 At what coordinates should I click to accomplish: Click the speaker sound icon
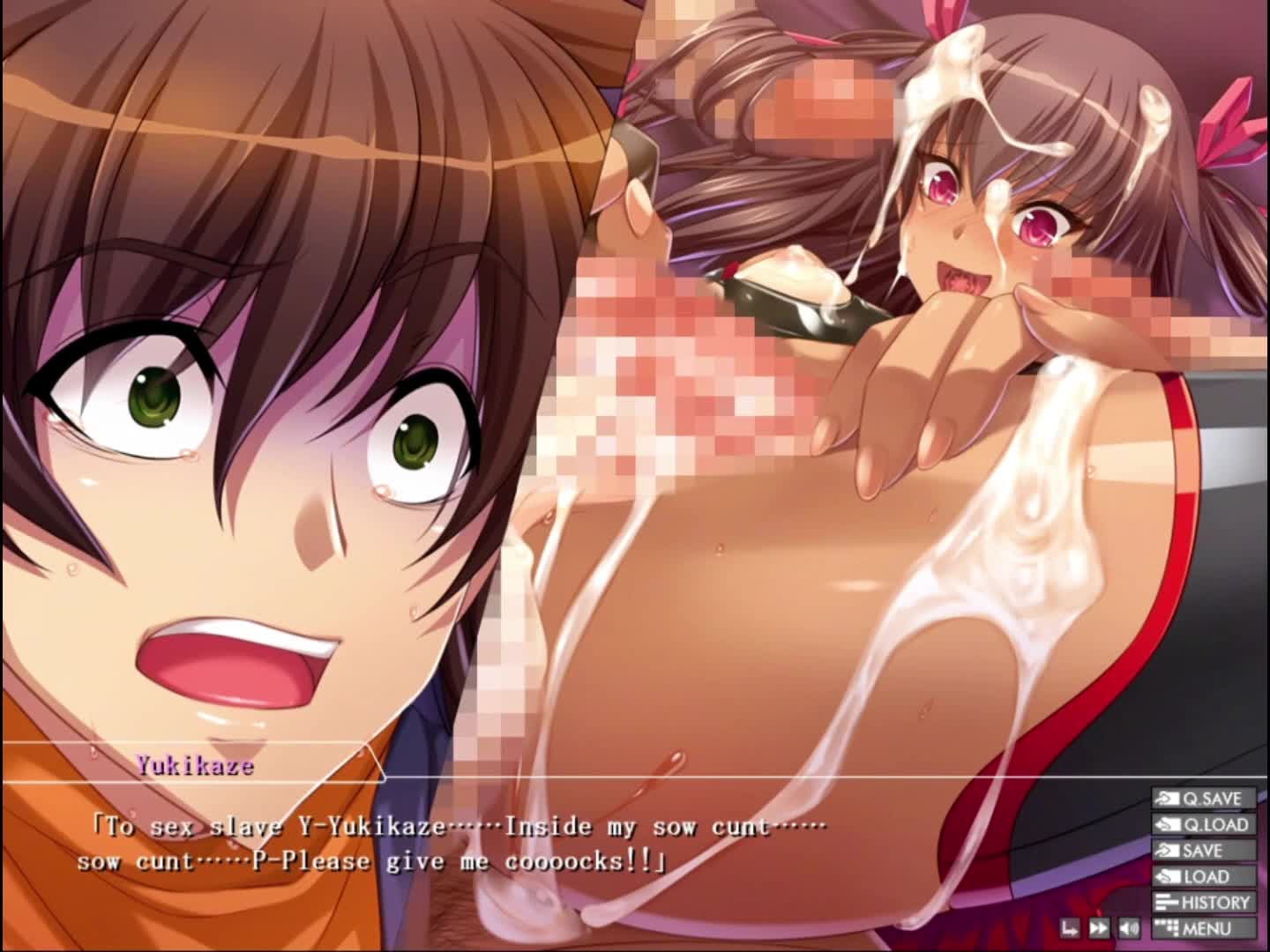coord(1128,928)
